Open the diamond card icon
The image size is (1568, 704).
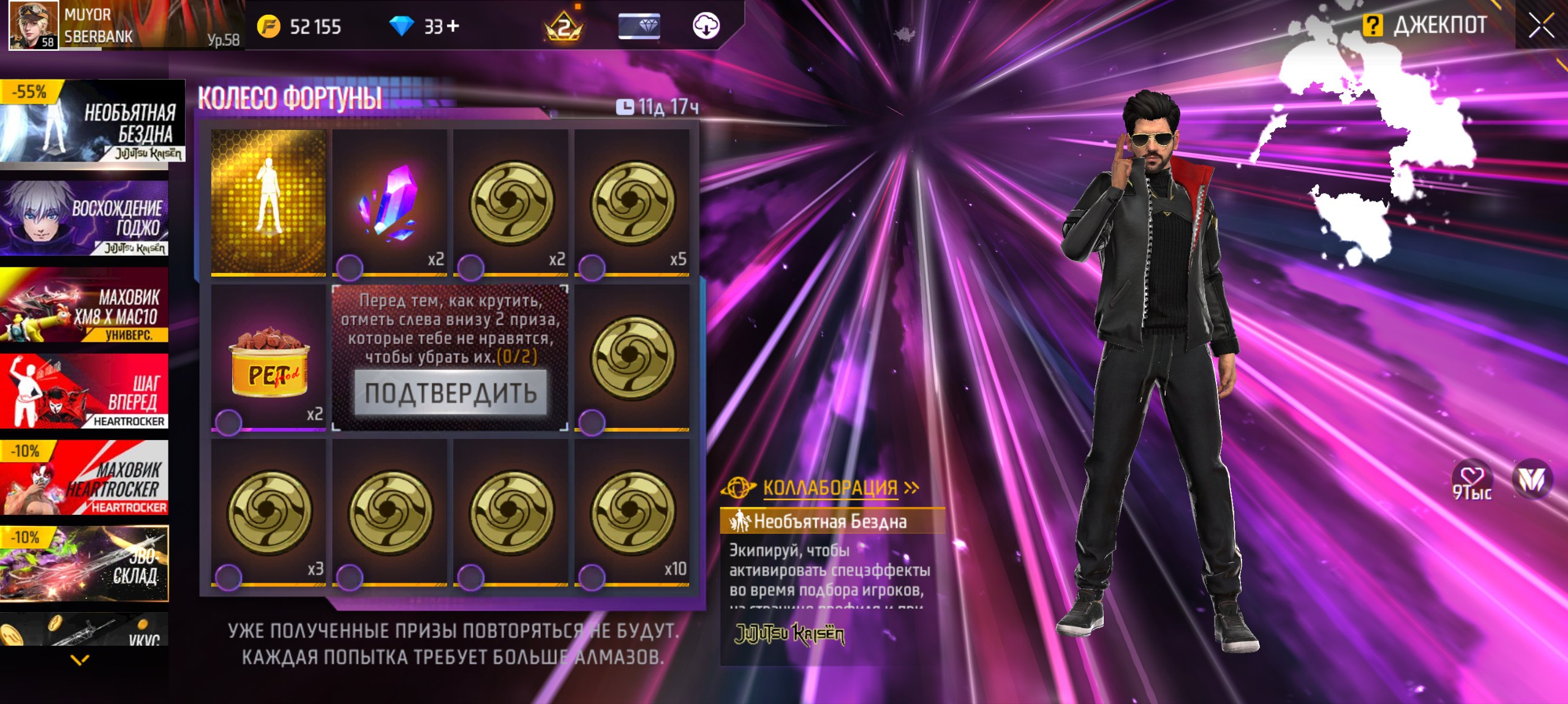pos(639,26)
